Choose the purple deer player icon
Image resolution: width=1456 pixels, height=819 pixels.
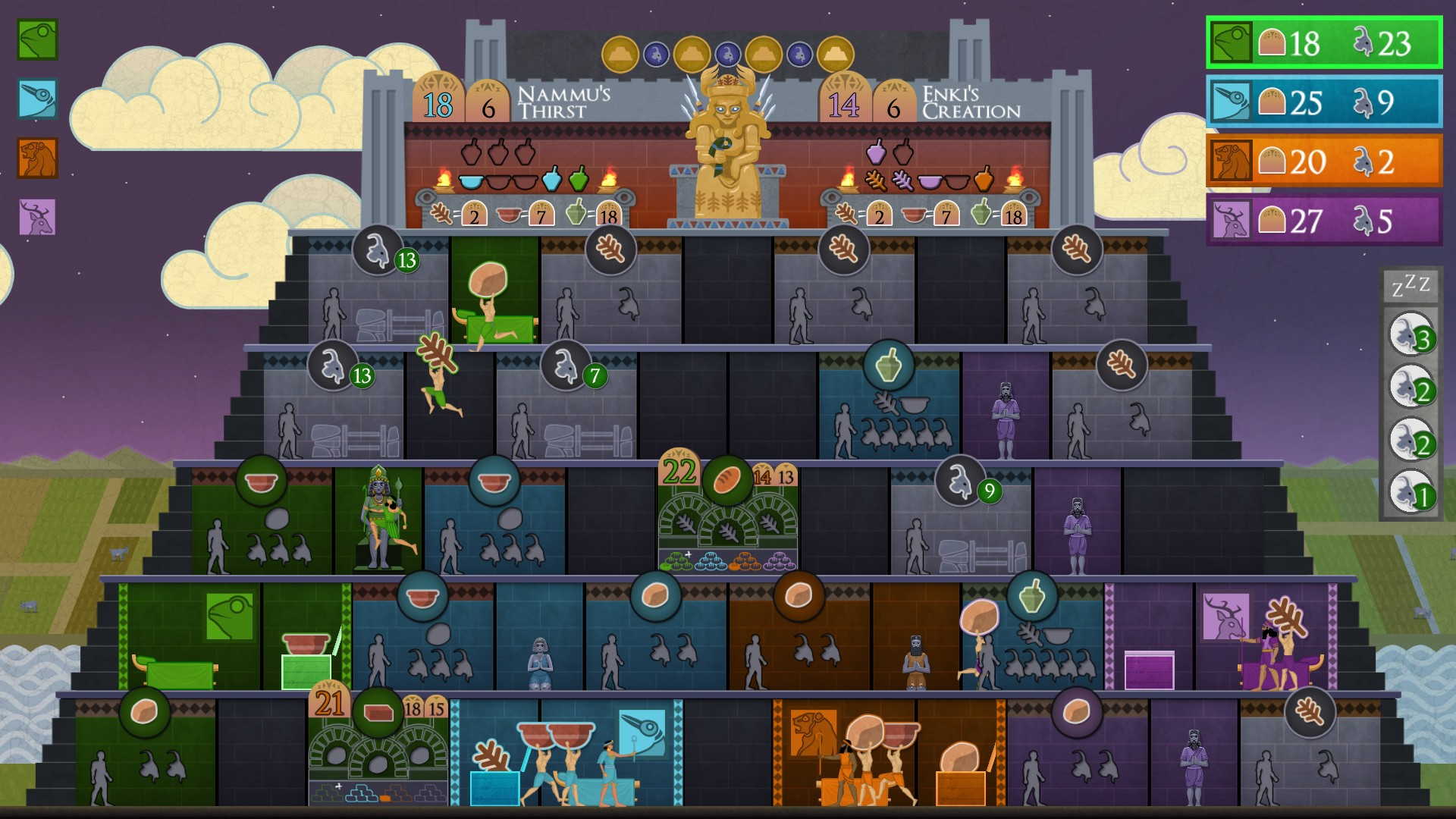point(37,218)
